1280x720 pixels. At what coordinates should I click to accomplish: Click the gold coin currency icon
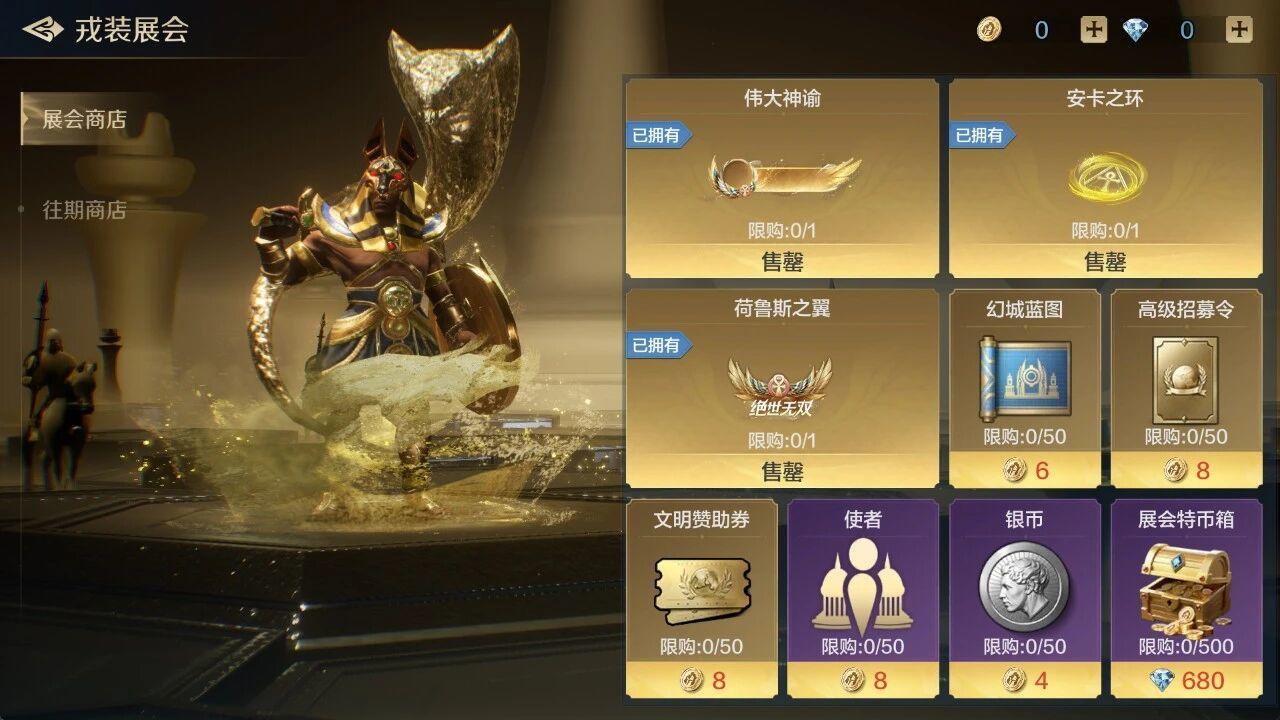coord(988,31)
